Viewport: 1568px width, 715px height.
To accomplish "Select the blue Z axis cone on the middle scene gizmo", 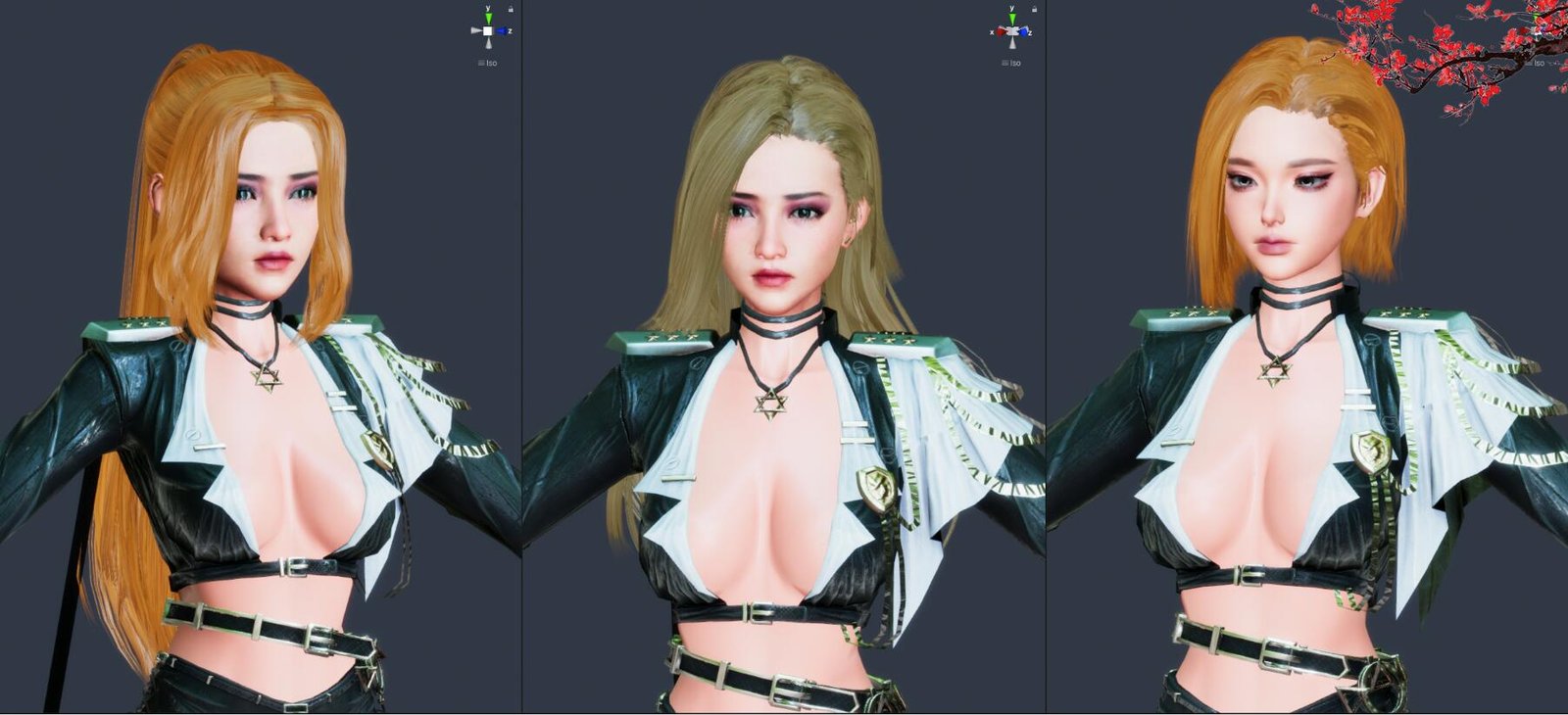I will point(1023,31).
